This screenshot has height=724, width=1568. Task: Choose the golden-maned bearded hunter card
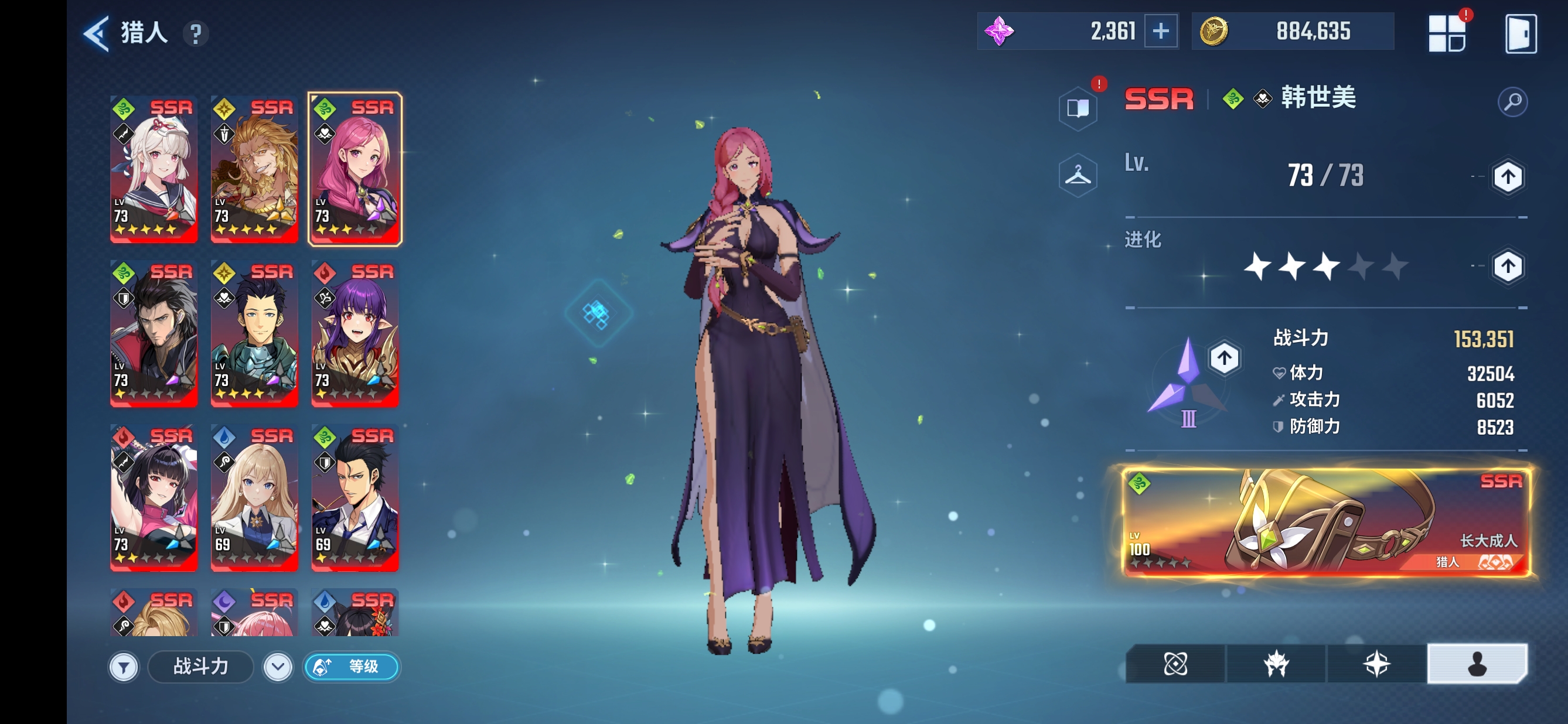[x=254, y=169]
